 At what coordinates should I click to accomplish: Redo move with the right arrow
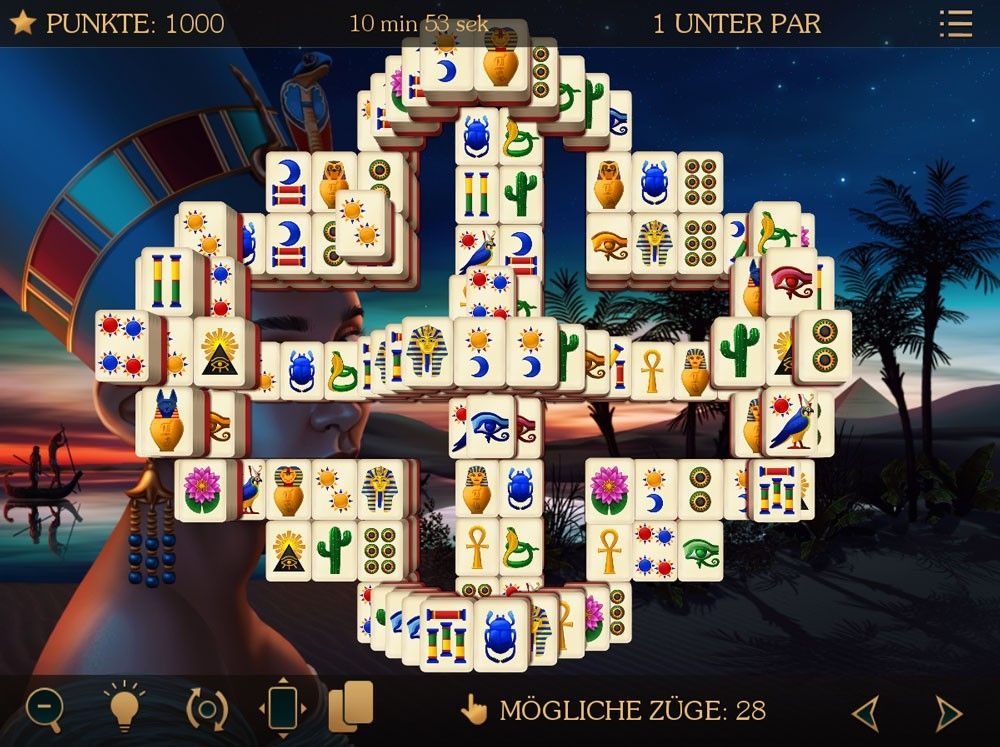tap(947, 713)
